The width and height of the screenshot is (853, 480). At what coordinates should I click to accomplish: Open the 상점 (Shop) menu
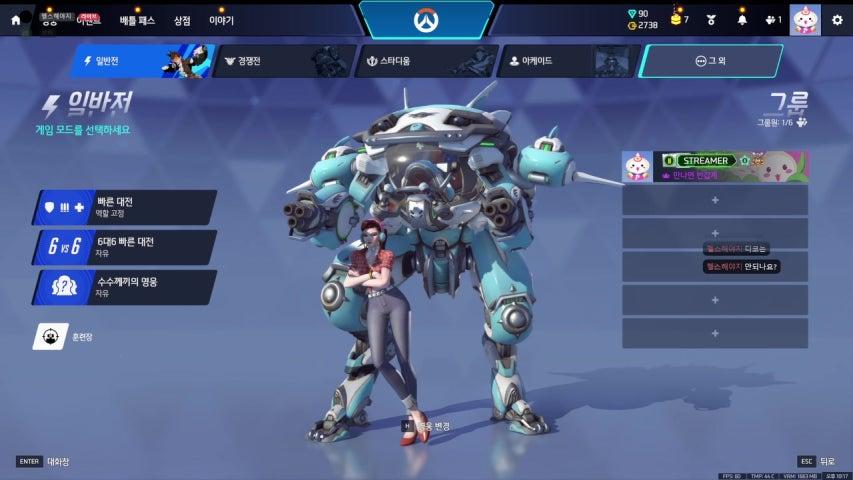click(181, 20)
